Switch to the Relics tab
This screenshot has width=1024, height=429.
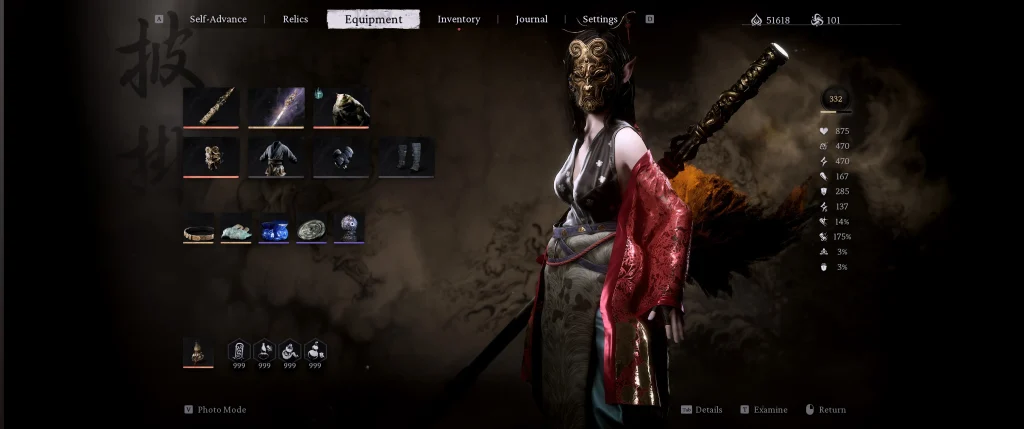pyautogui.click(x=295, y=19)
